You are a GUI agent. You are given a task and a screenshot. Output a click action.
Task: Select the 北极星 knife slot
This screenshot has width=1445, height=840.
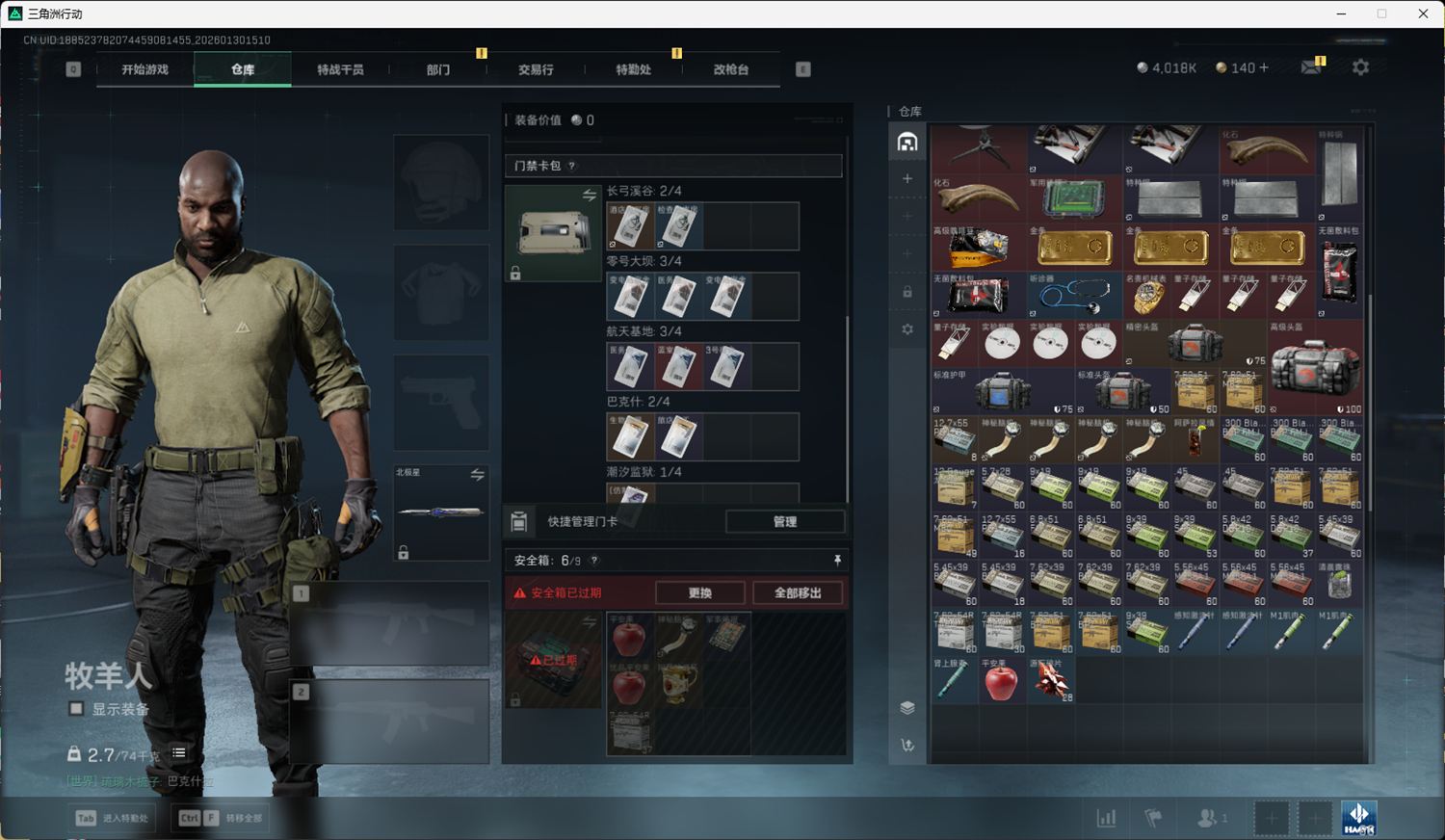(x=441, y=512)
